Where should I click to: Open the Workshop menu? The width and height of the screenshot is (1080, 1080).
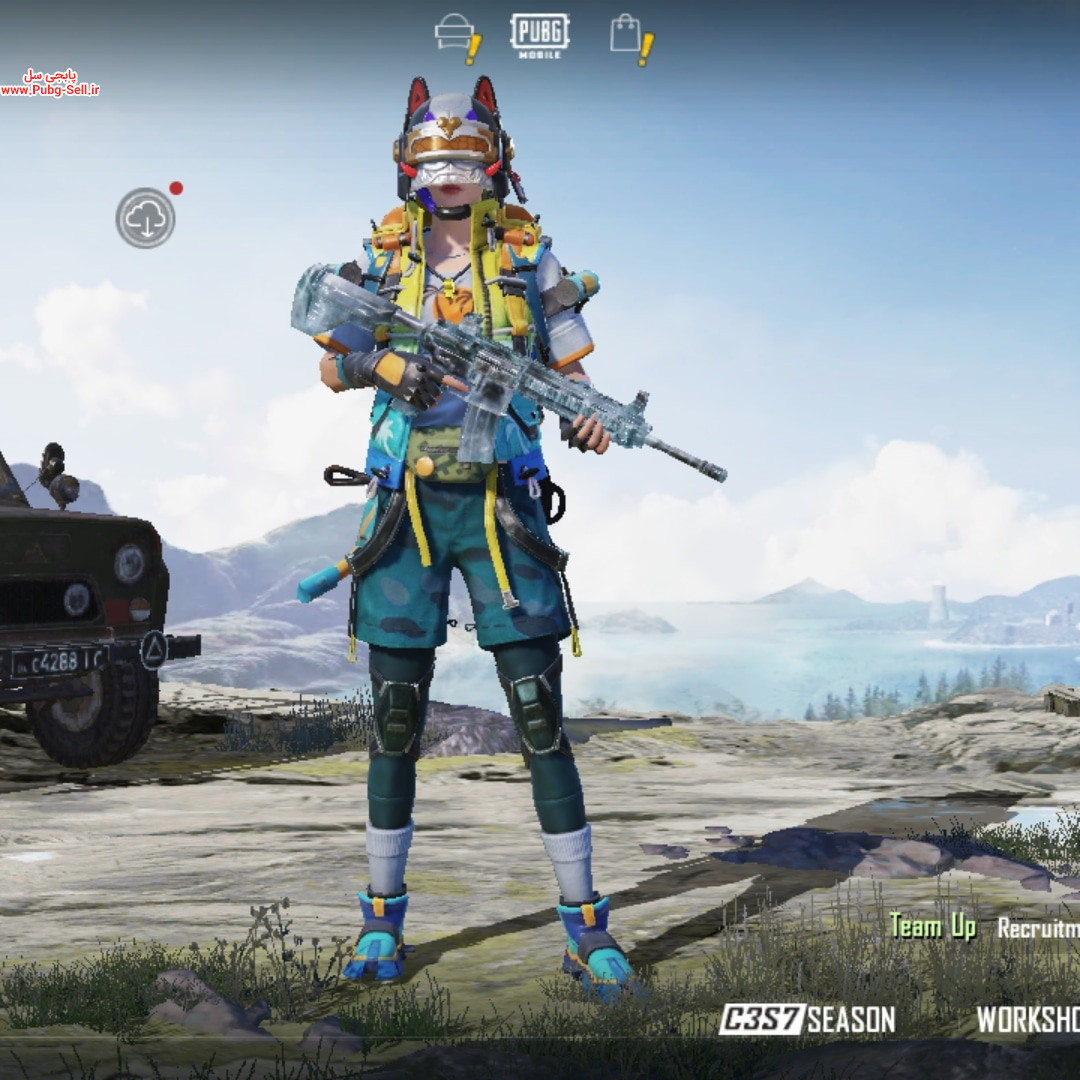[x=1028, y=1019]
